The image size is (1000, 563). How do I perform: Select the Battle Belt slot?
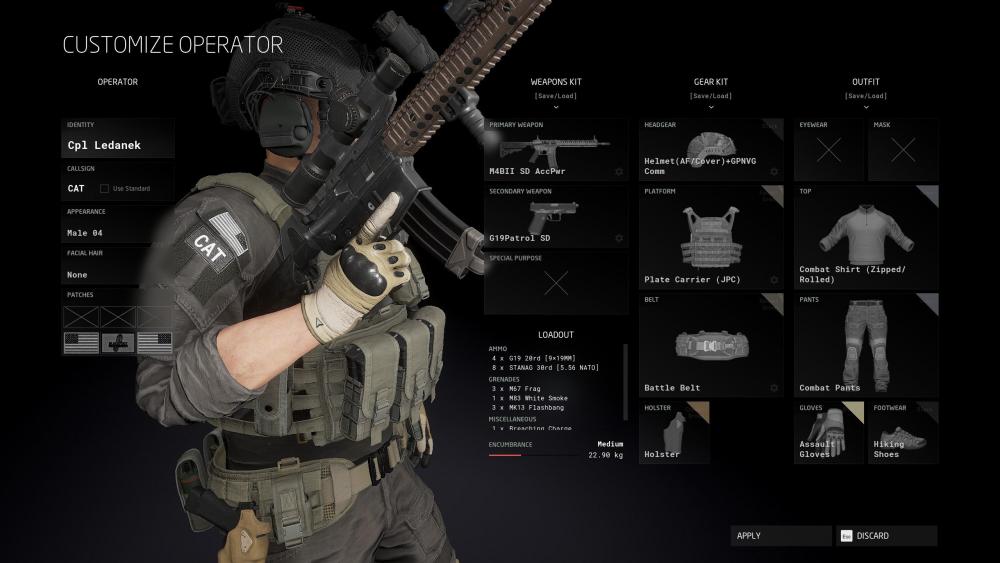click(711, 345)
